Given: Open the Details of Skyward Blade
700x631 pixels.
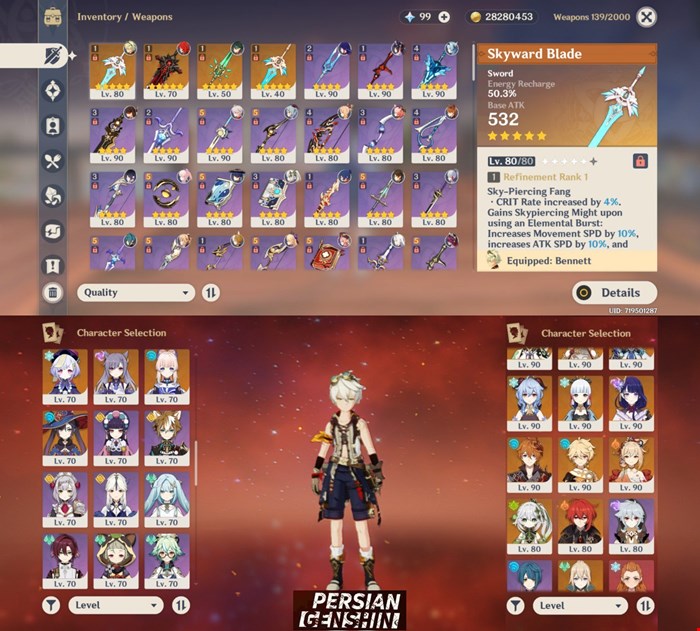Looking at the screenshot, I should [x=614, y=293].
